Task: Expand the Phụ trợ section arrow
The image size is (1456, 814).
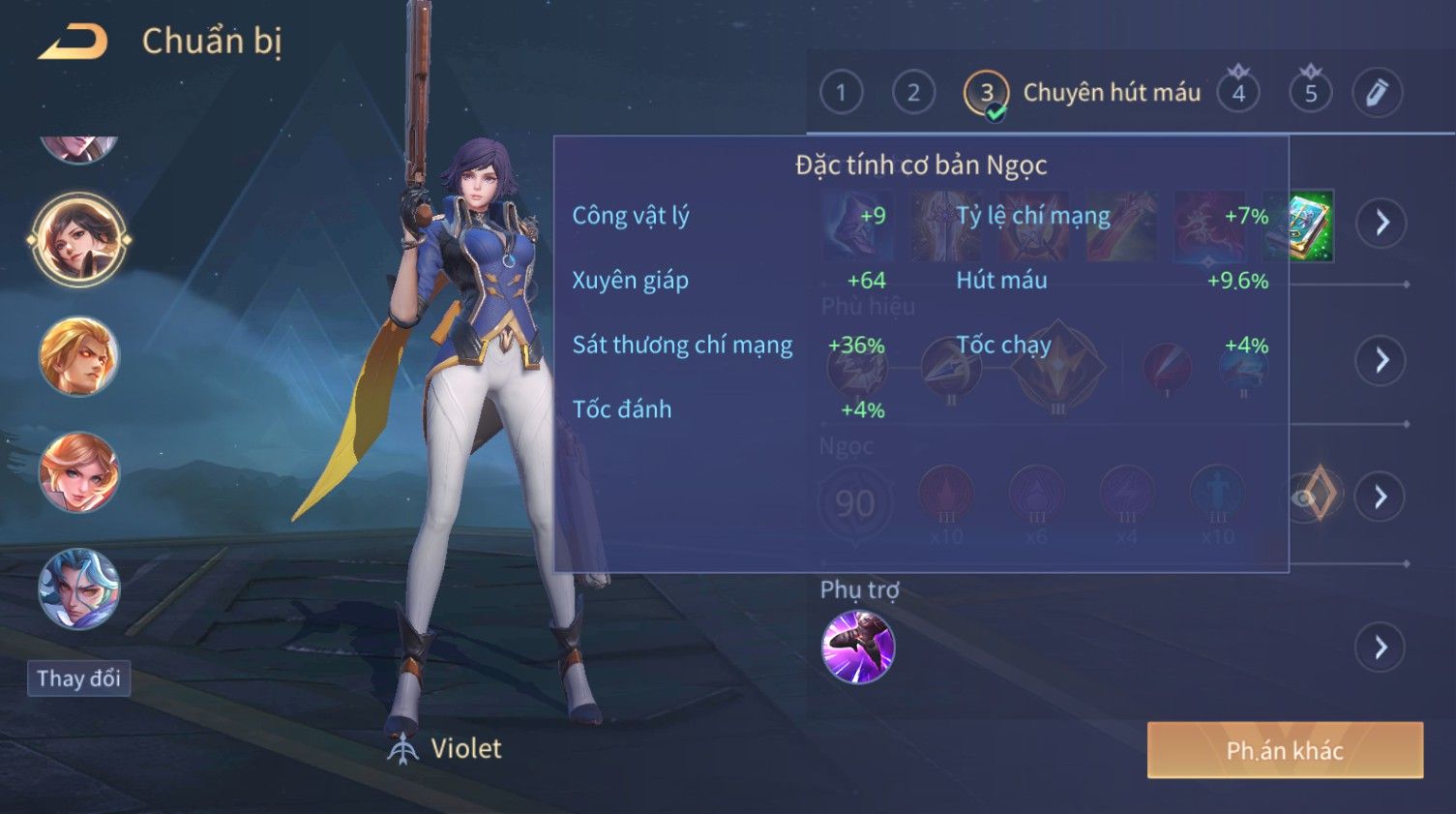Action: click(x=1382, y=648)
